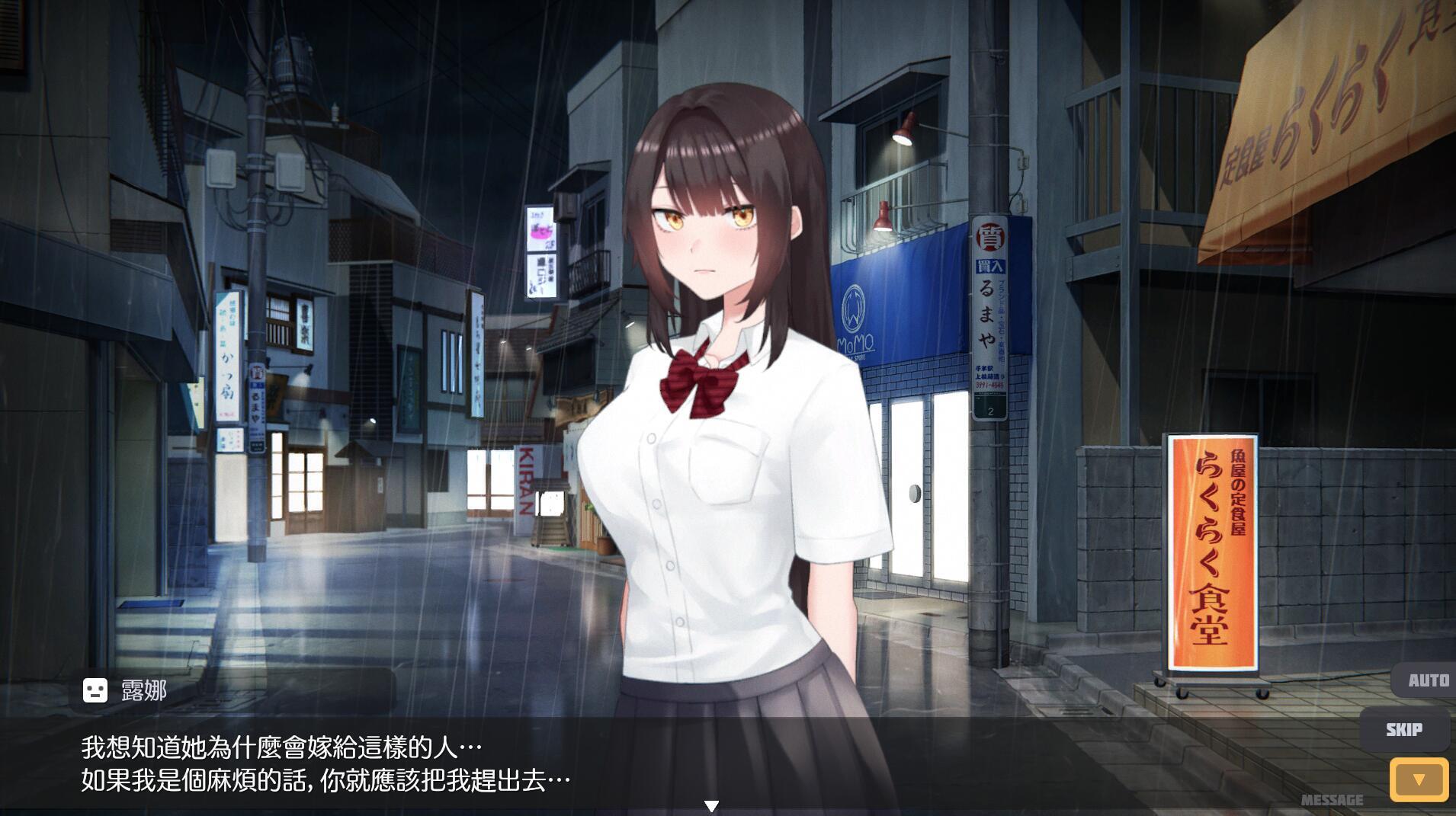Click the small white triangle below the dialogue

(x=713, y=804)
